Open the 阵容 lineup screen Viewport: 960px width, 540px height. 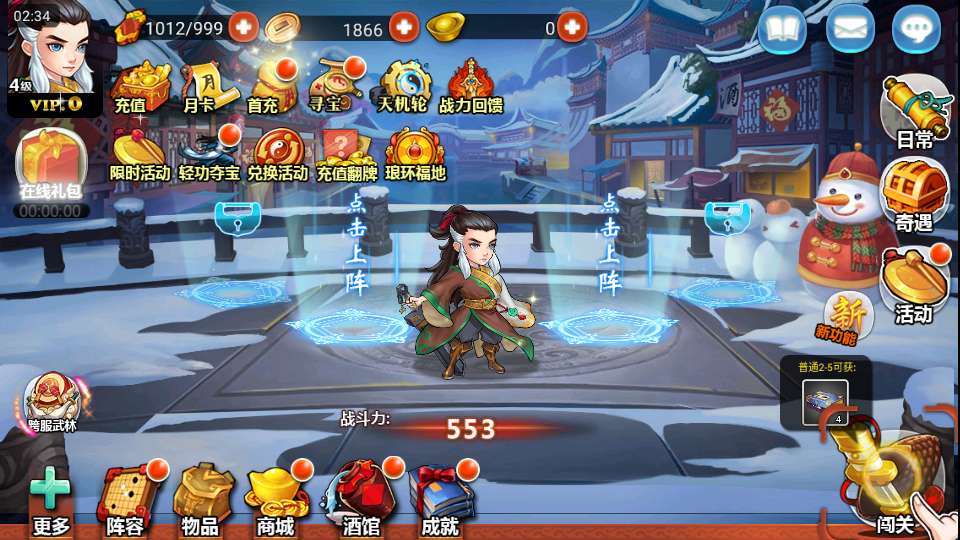coord(126,498)
